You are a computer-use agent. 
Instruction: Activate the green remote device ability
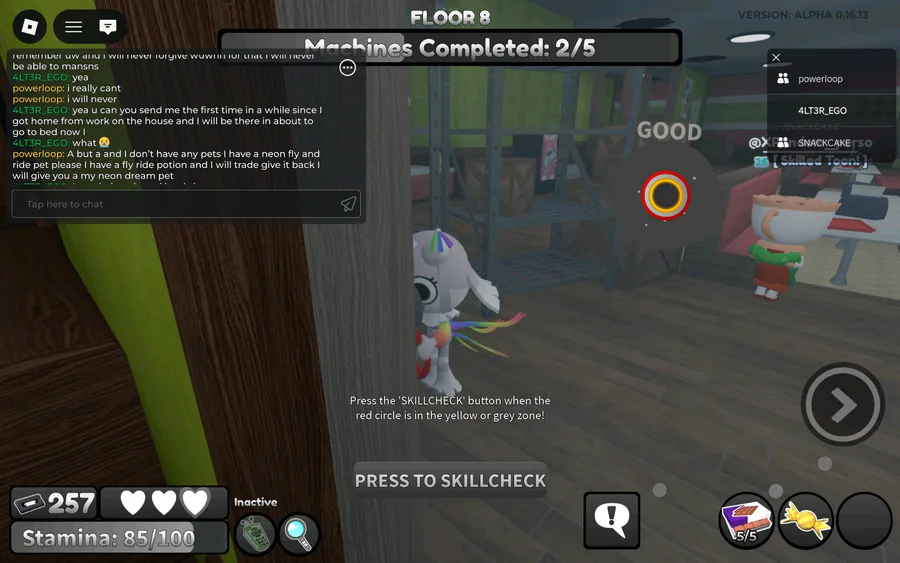coord(255,534)
